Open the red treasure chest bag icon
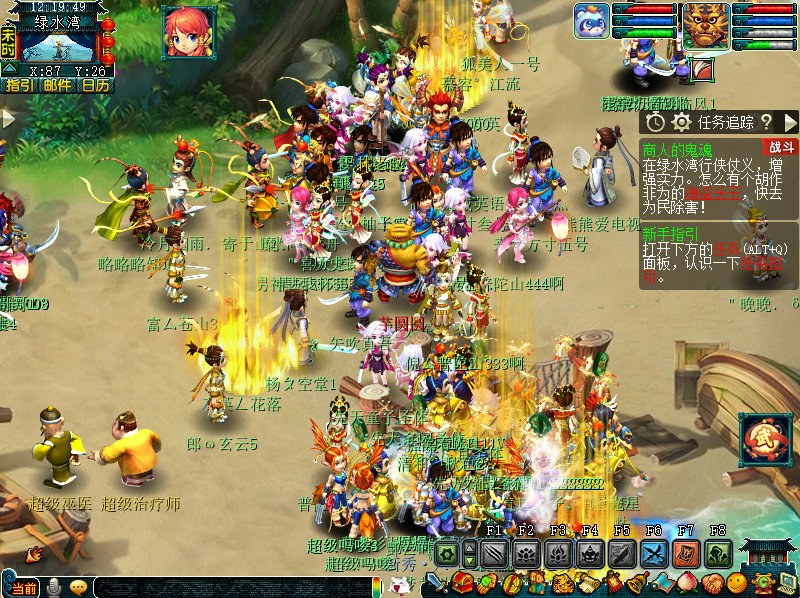800x598 pixels. [x=463, y=582]
